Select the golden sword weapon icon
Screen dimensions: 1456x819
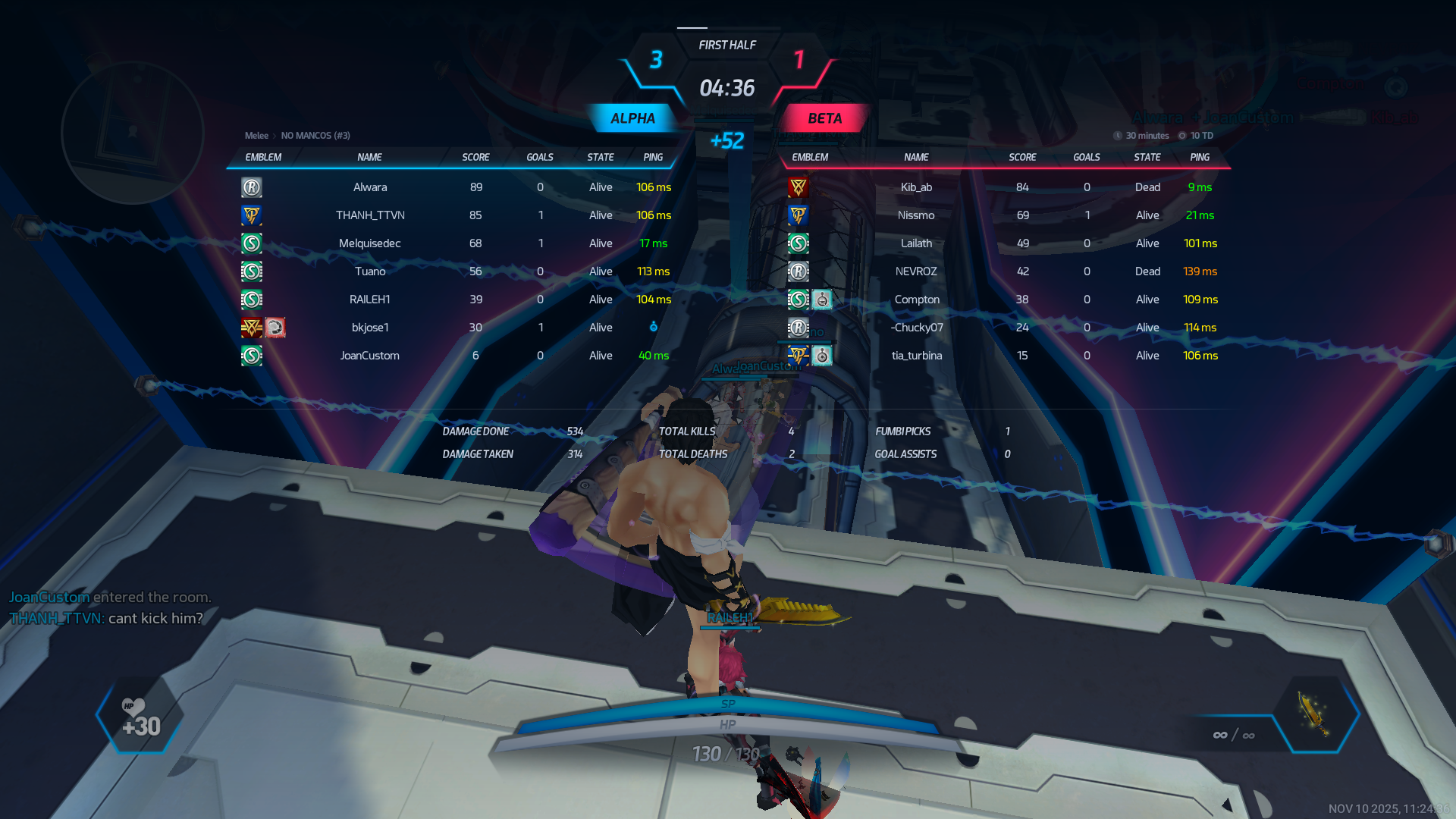point(1314,713)
